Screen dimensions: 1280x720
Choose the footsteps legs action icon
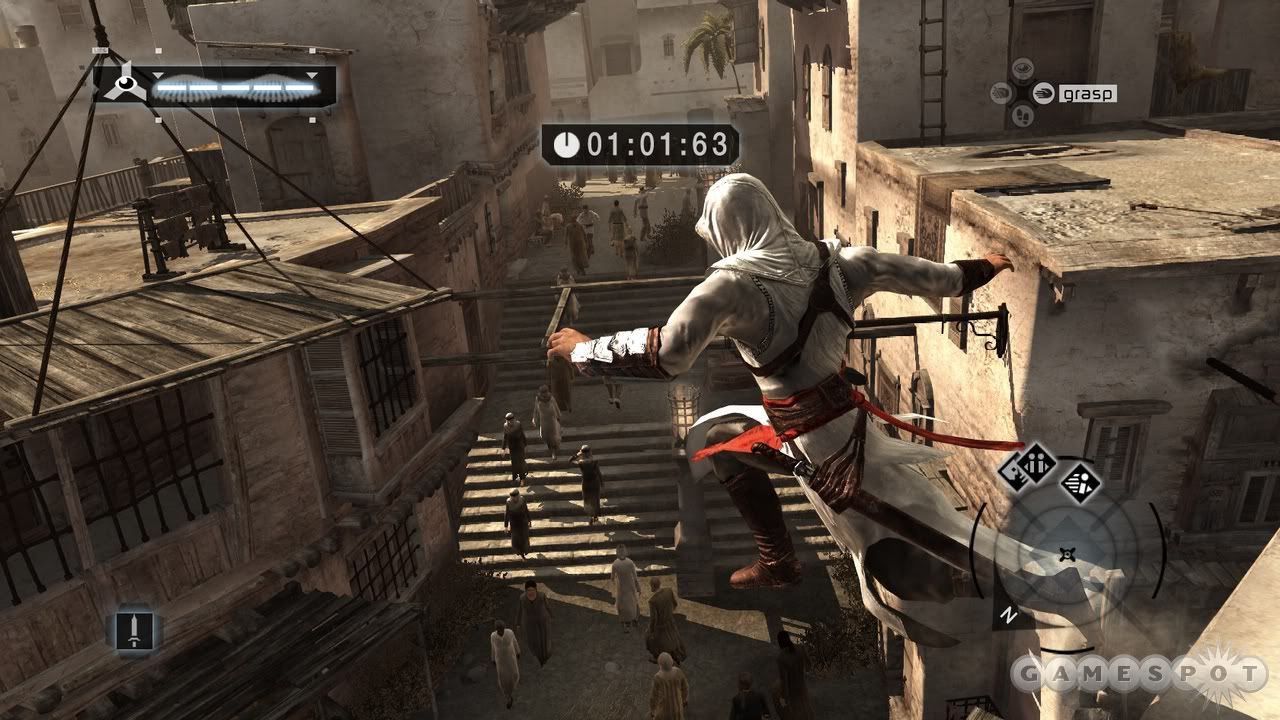(1022, 114)
